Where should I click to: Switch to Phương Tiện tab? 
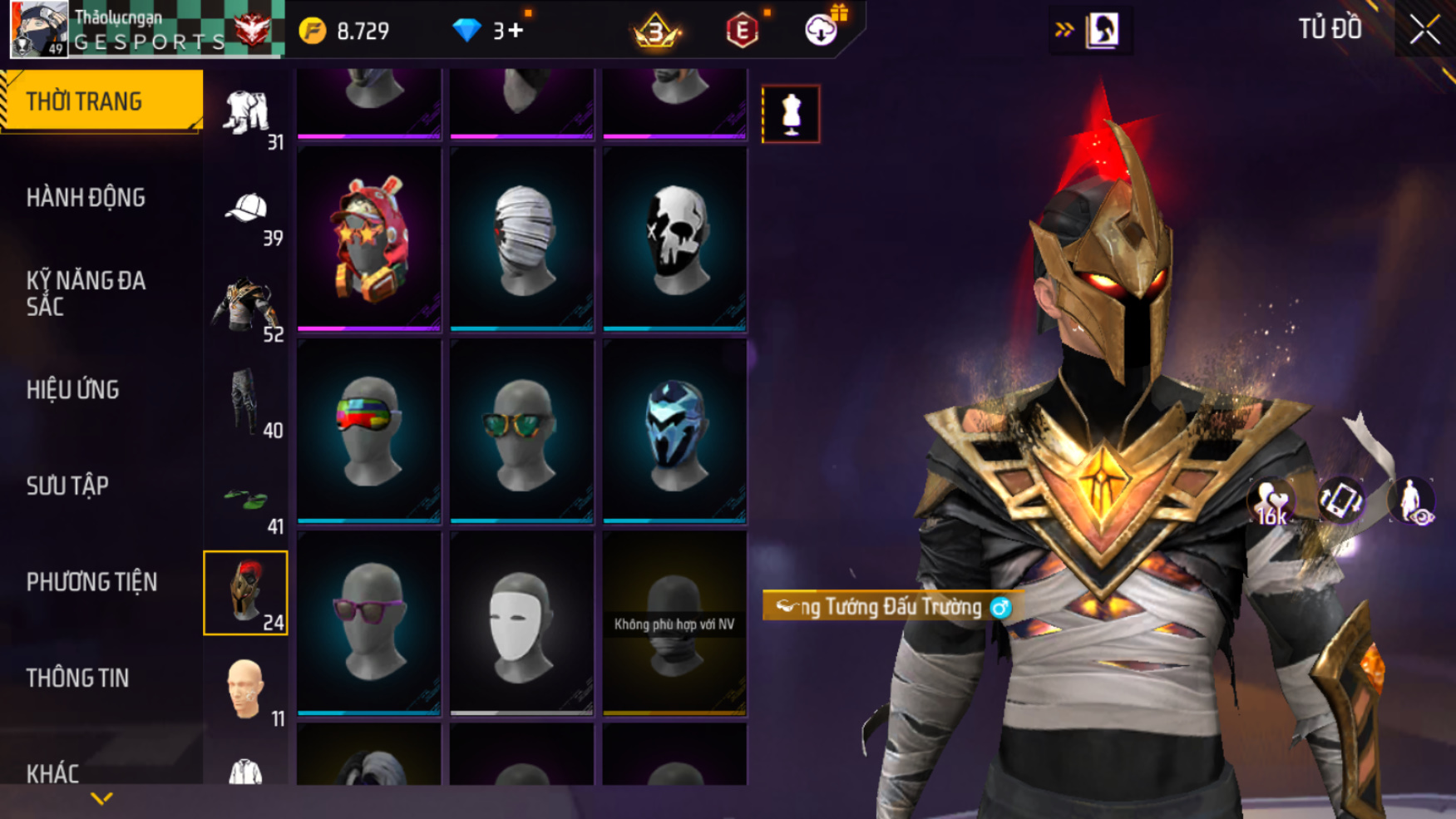[x=91, y=582]
